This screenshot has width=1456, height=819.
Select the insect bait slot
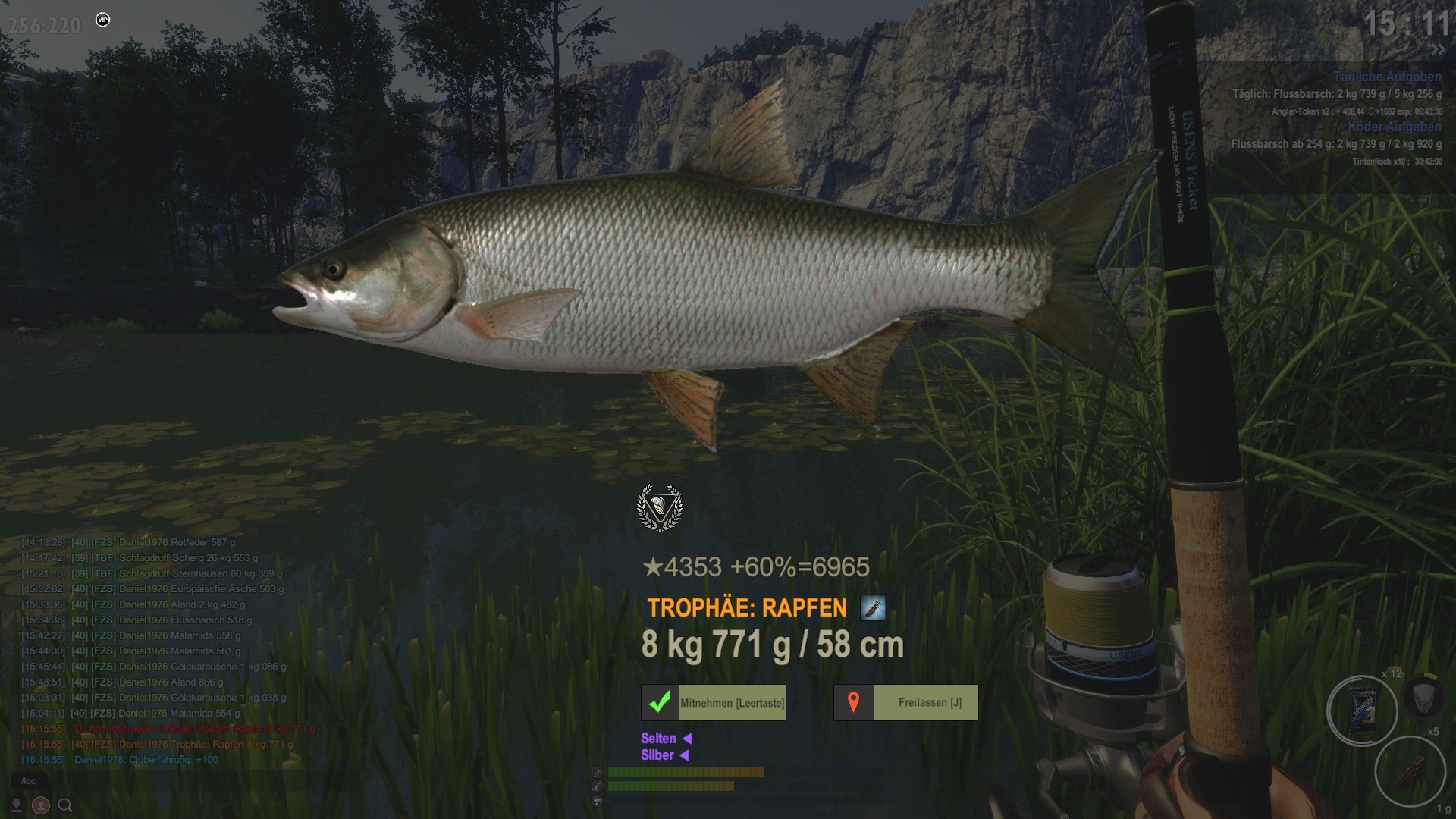(1410, 770)
